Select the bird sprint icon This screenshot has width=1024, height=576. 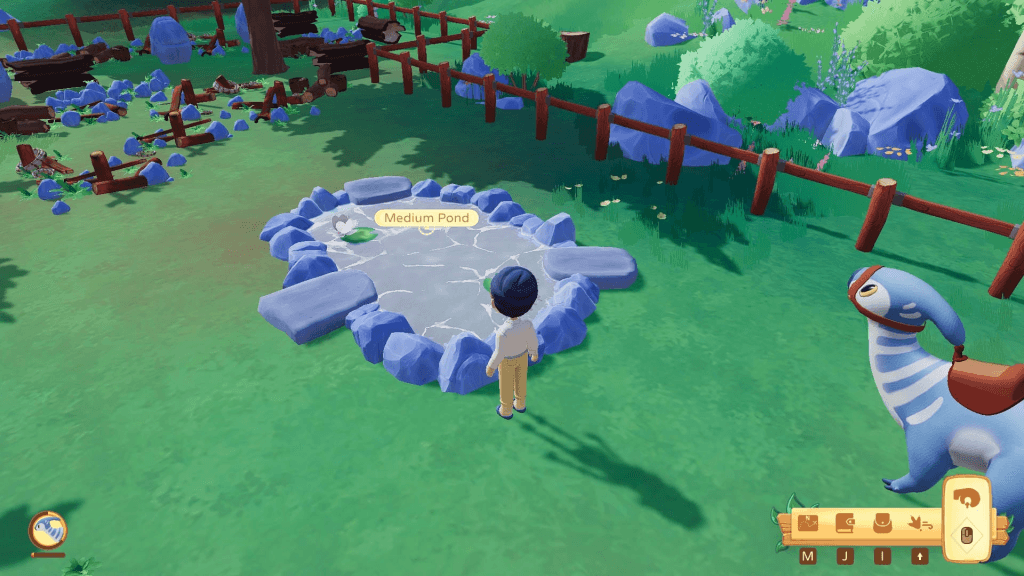[x=919, y=524]
